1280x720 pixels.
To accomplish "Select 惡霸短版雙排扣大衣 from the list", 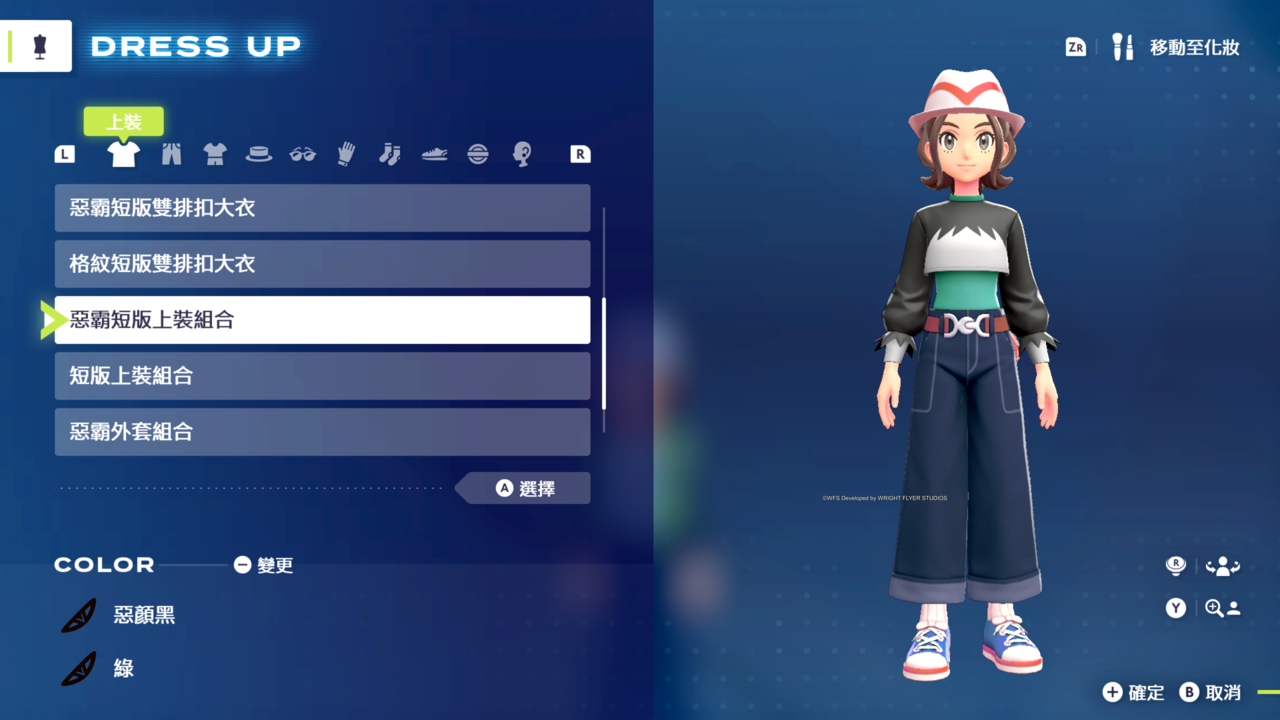I will pos(322,208).
